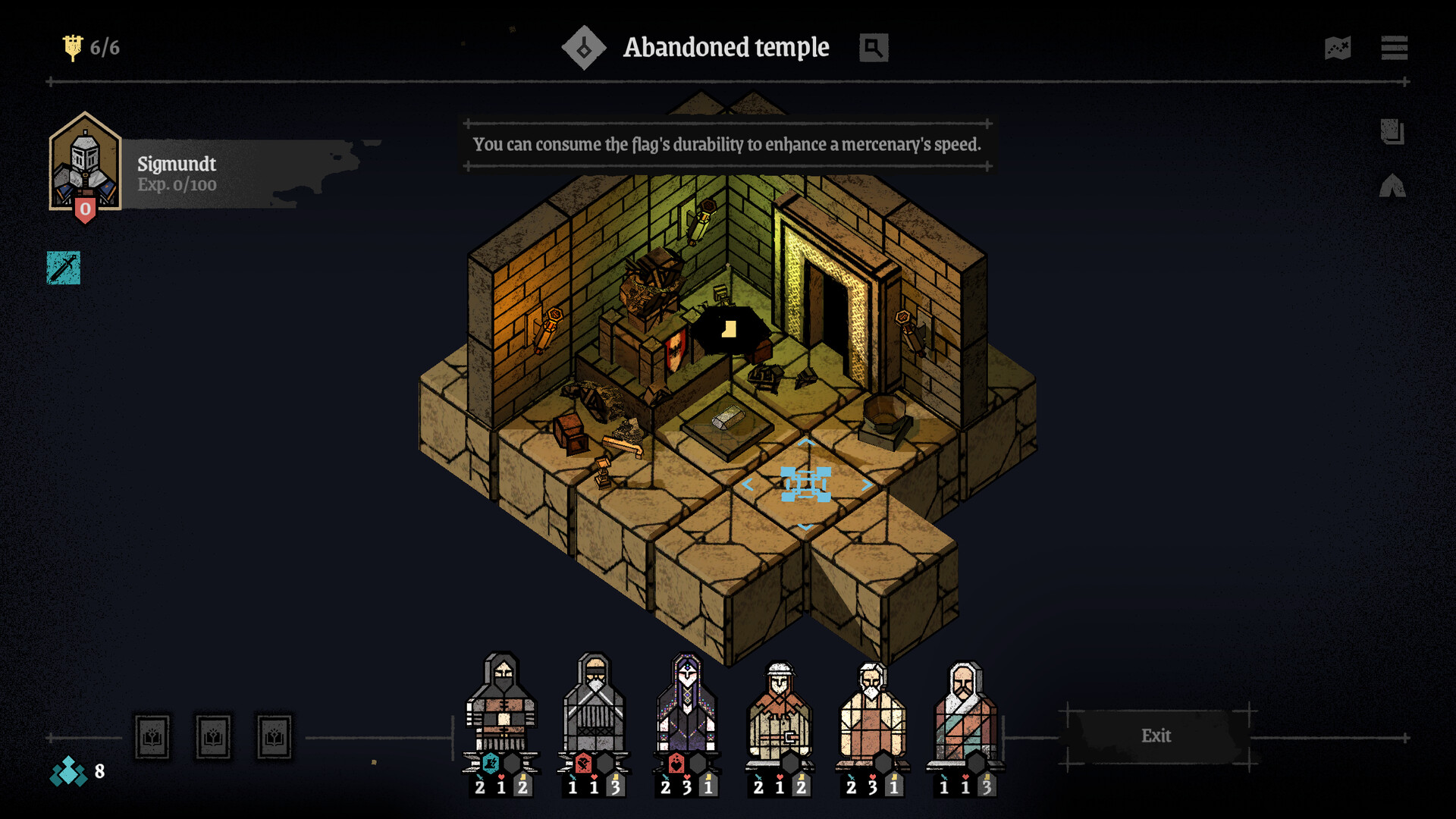1456x819 pixels.
Task: Click the diamond emblem left of the temple title
Action: pyautogui.click(x=584, y=47)
